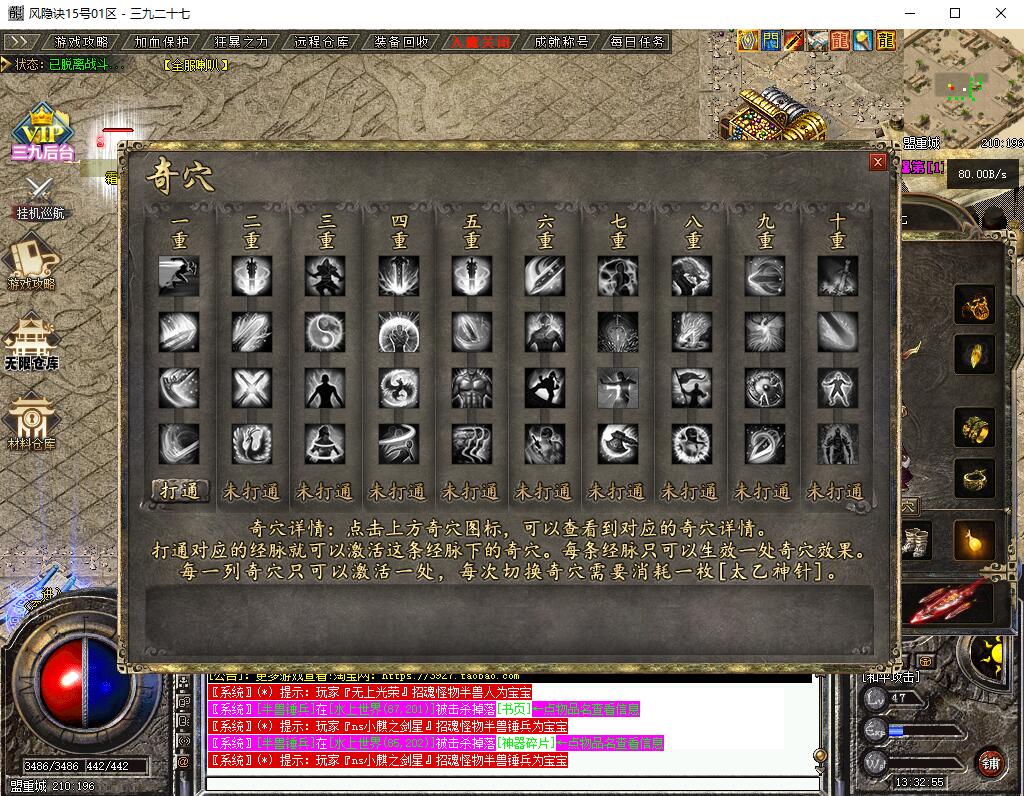Viewport: 1024px width, 796px height.
Task: Select the yin-yang acupoint icon under 三重
Action: click(326, 331)
